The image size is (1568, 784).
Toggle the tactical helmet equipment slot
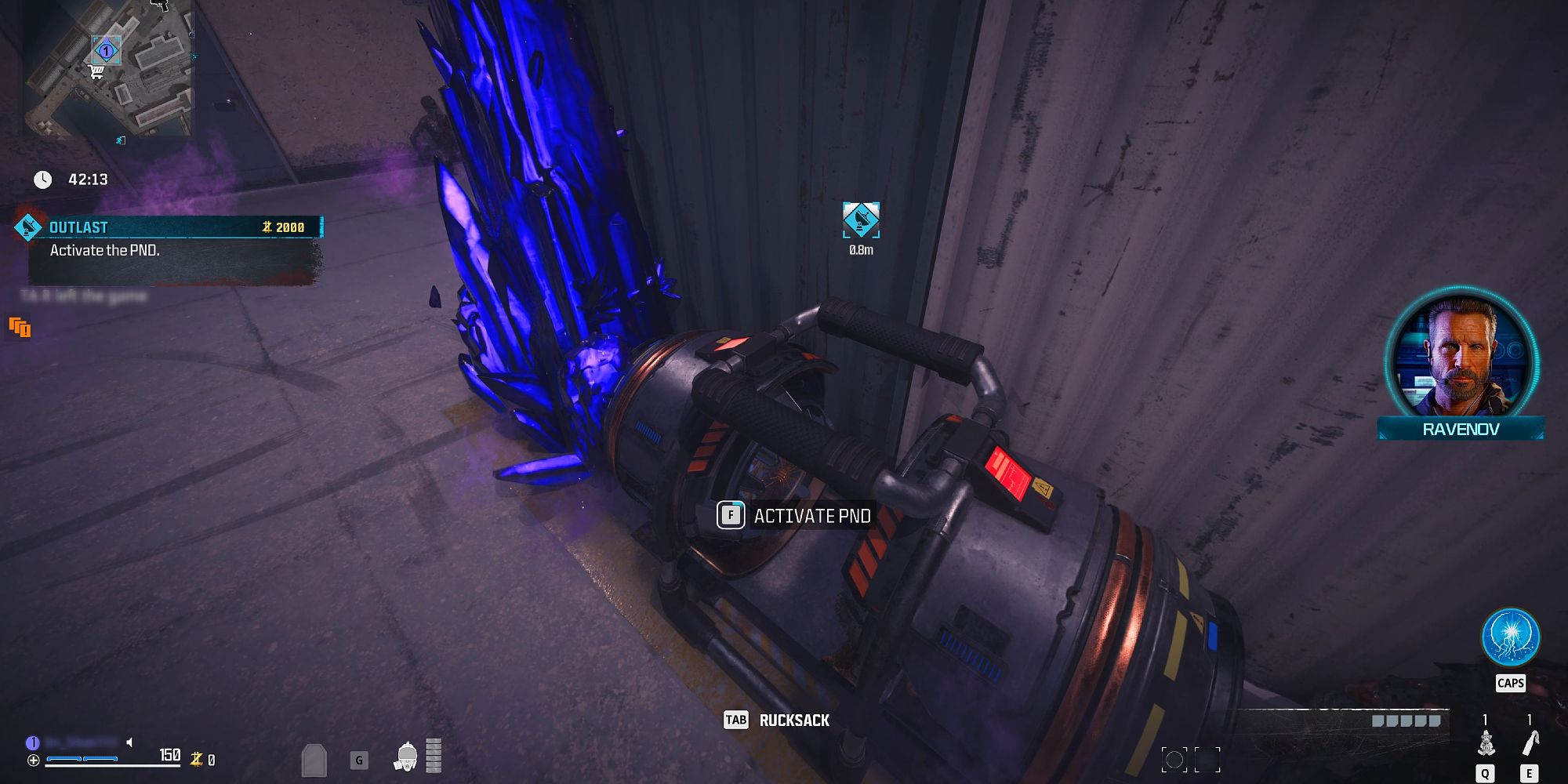[406, 759]
